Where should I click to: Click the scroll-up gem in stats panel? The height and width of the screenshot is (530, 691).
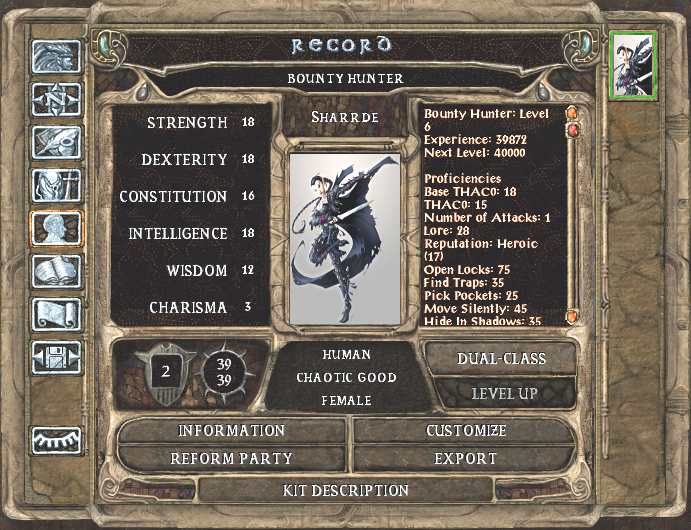click(572, 112)
